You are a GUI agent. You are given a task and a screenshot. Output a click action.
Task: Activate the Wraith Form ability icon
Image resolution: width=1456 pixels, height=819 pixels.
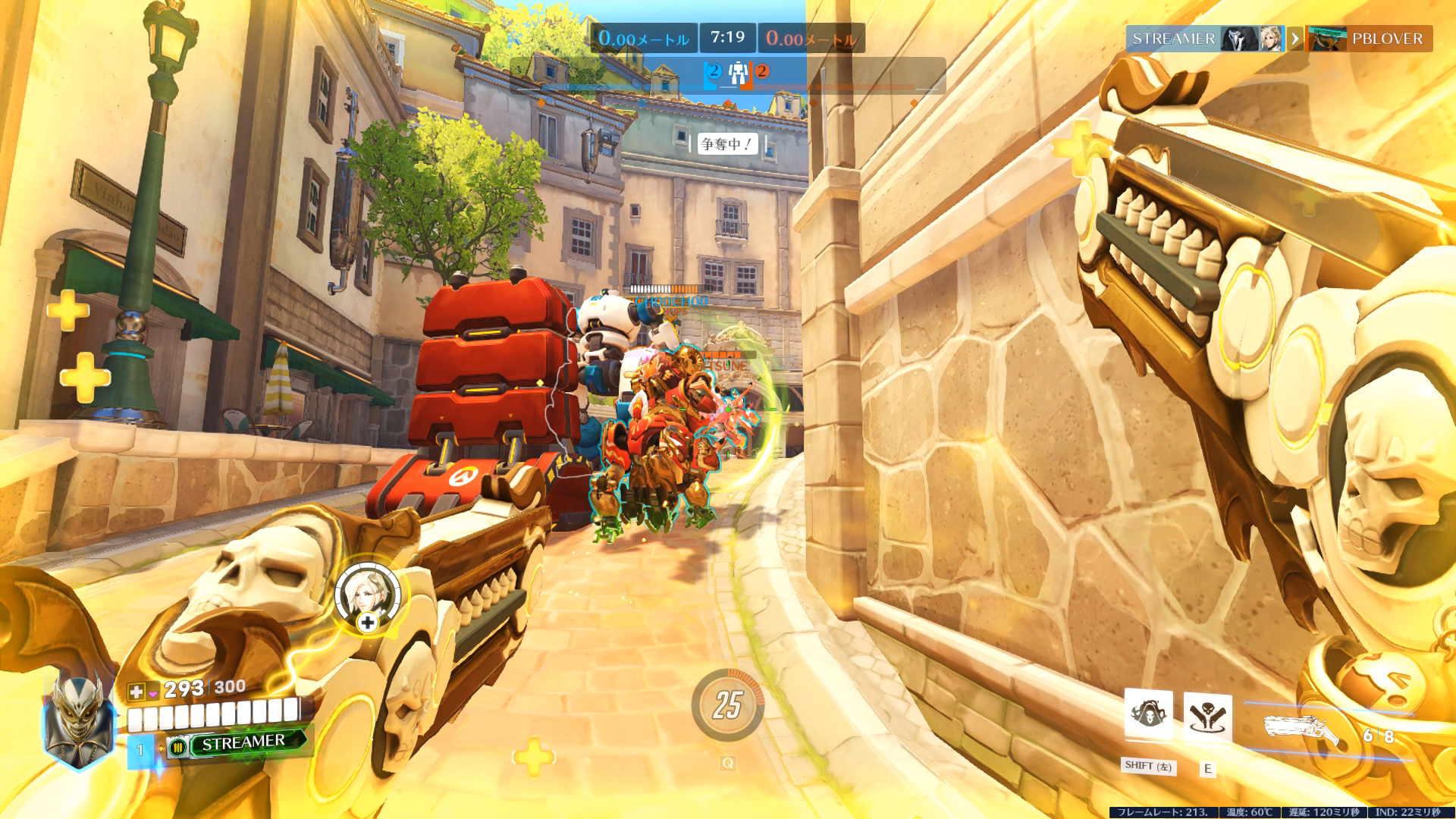coord(1148,714)
